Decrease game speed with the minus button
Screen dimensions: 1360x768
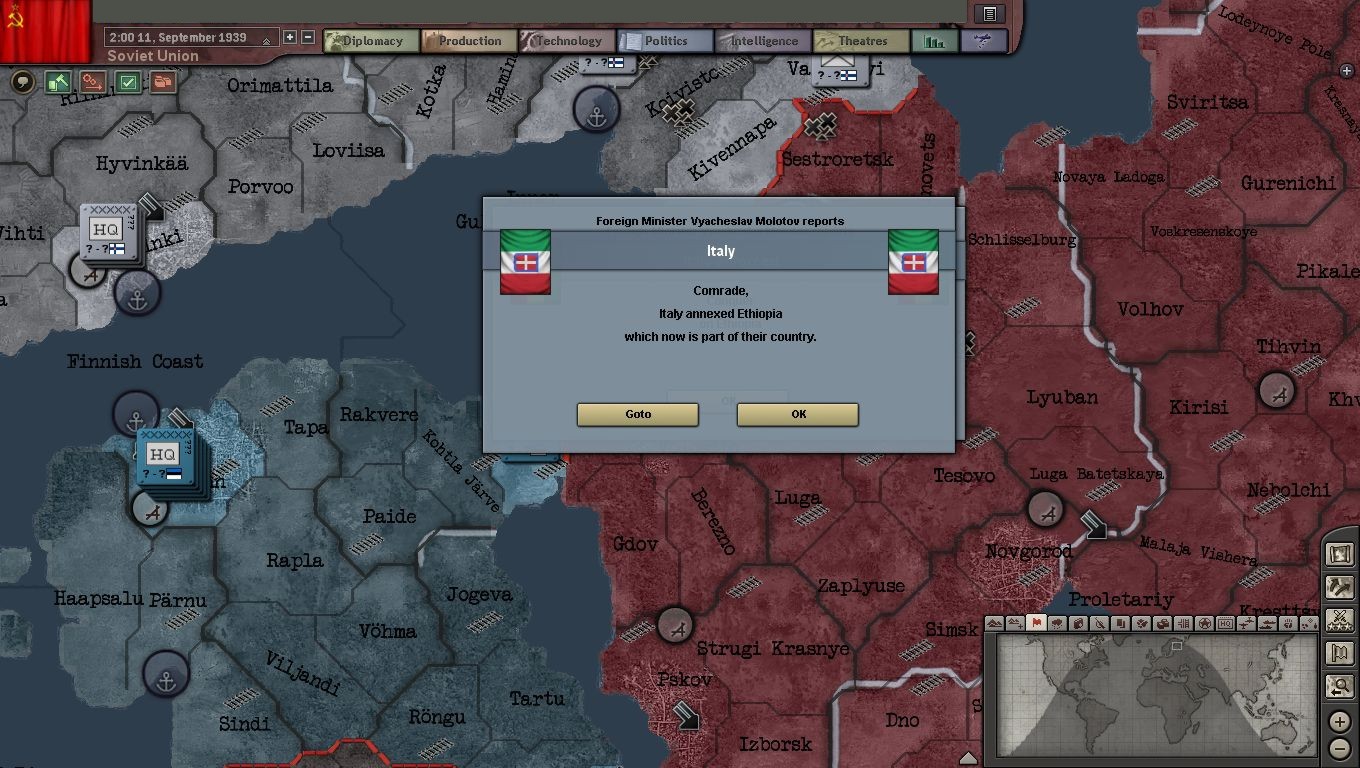308,37
